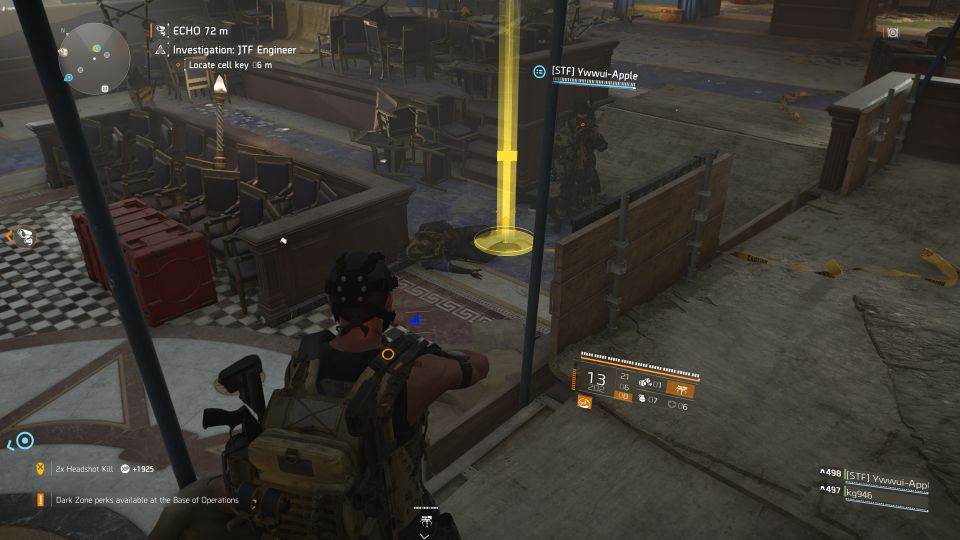Open the Investigation: JTF Engineer mission tracker
This screenshot has height=540, width=960.
[x=237, y=49]
